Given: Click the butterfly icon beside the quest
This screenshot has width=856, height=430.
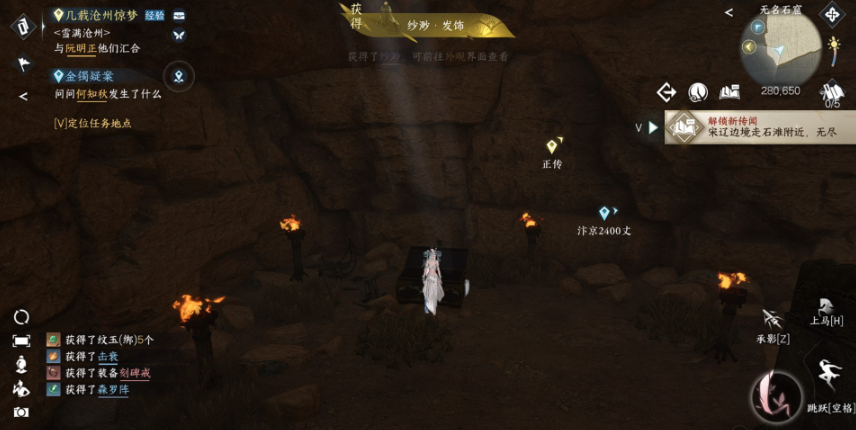Looking at the screenshot, I should pos(179,35).
